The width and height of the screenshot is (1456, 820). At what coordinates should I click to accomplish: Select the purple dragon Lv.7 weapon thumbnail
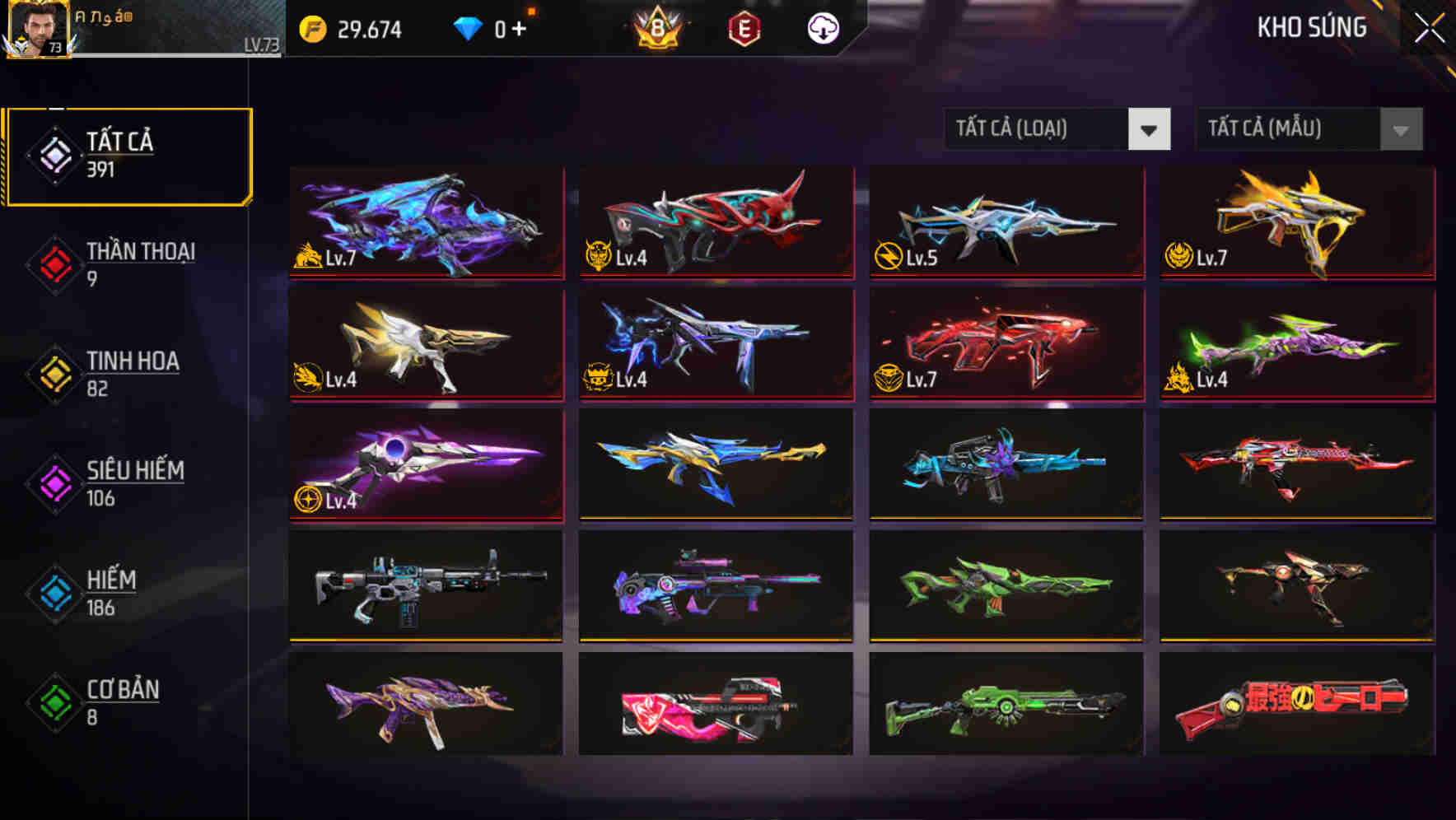tap(425, 223)
